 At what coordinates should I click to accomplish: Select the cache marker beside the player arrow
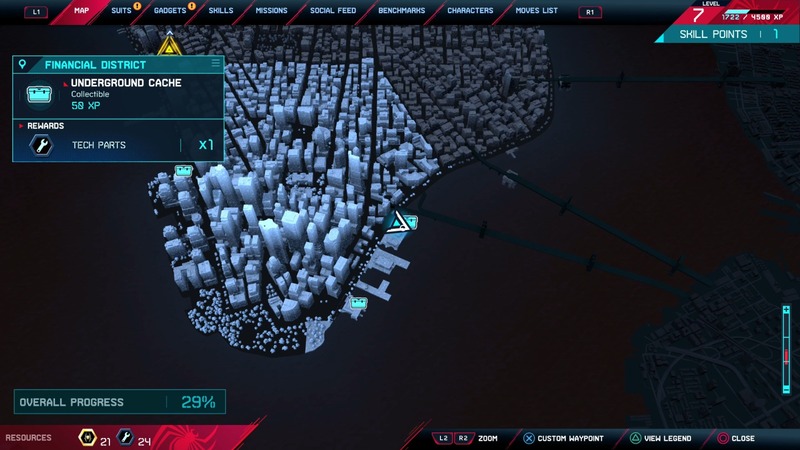pyautogui.click(x=410, y=222)
